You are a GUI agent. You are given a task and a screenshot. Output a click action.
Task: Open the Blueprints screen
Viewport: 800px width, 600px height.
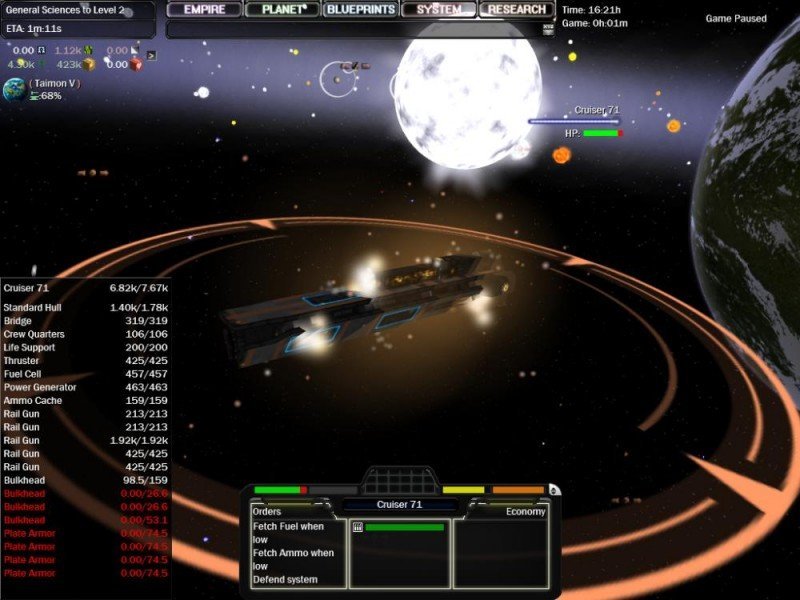[361, 10]
